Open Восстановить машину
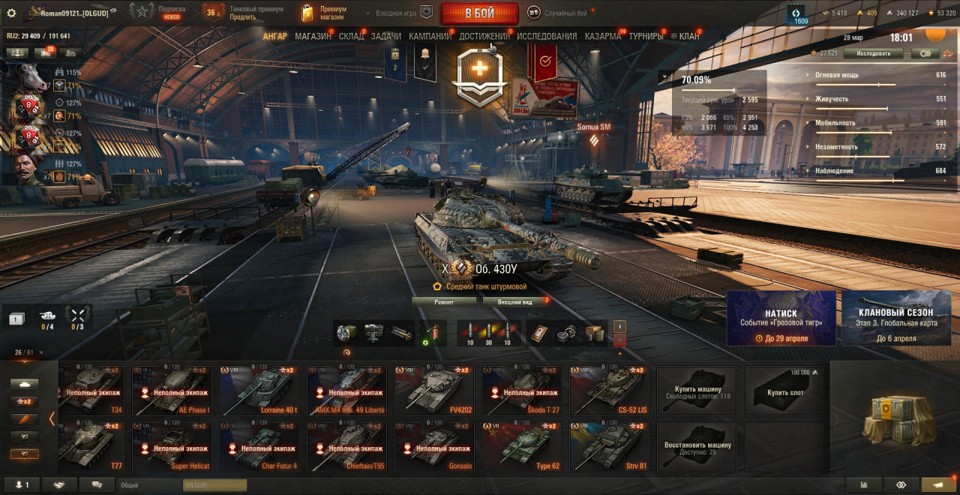Image resolution: width=960 pixels, height=495 pixels. click(x=696, y=446)
